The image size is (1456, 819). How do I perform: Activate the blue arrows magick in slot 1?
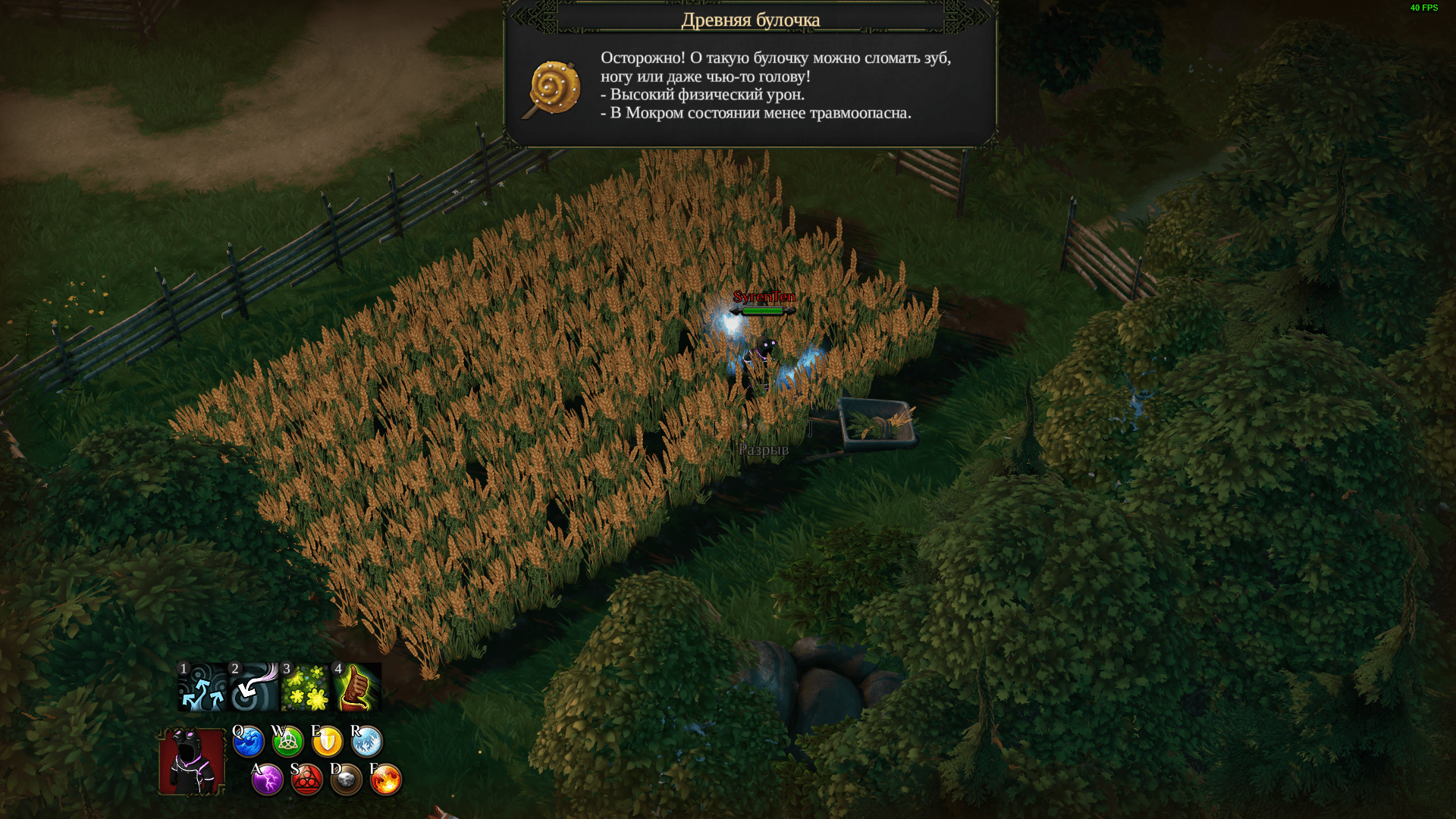coord(202,687)
